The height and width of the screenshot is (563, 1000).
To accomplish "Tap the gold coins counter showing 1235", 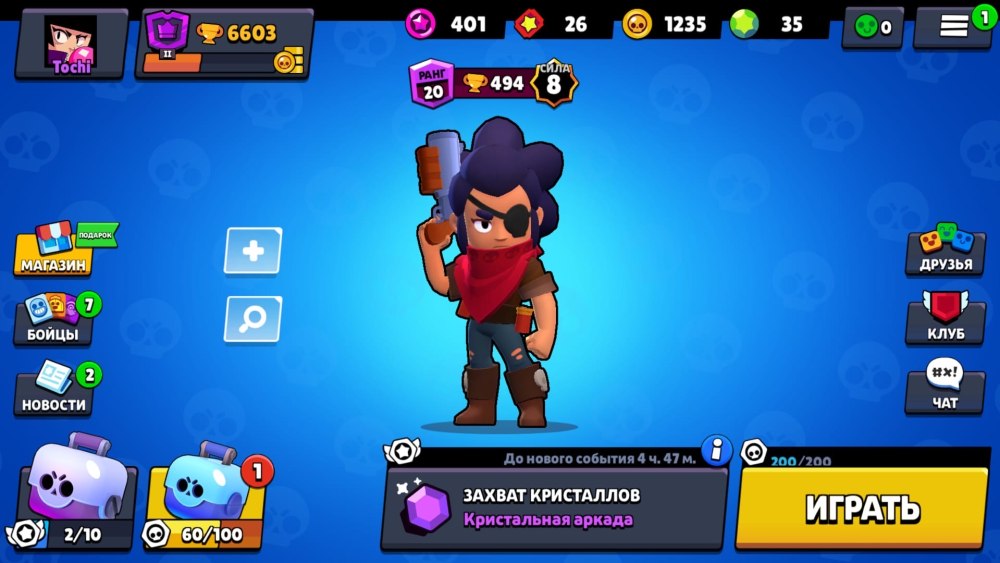I will [665, 24].
